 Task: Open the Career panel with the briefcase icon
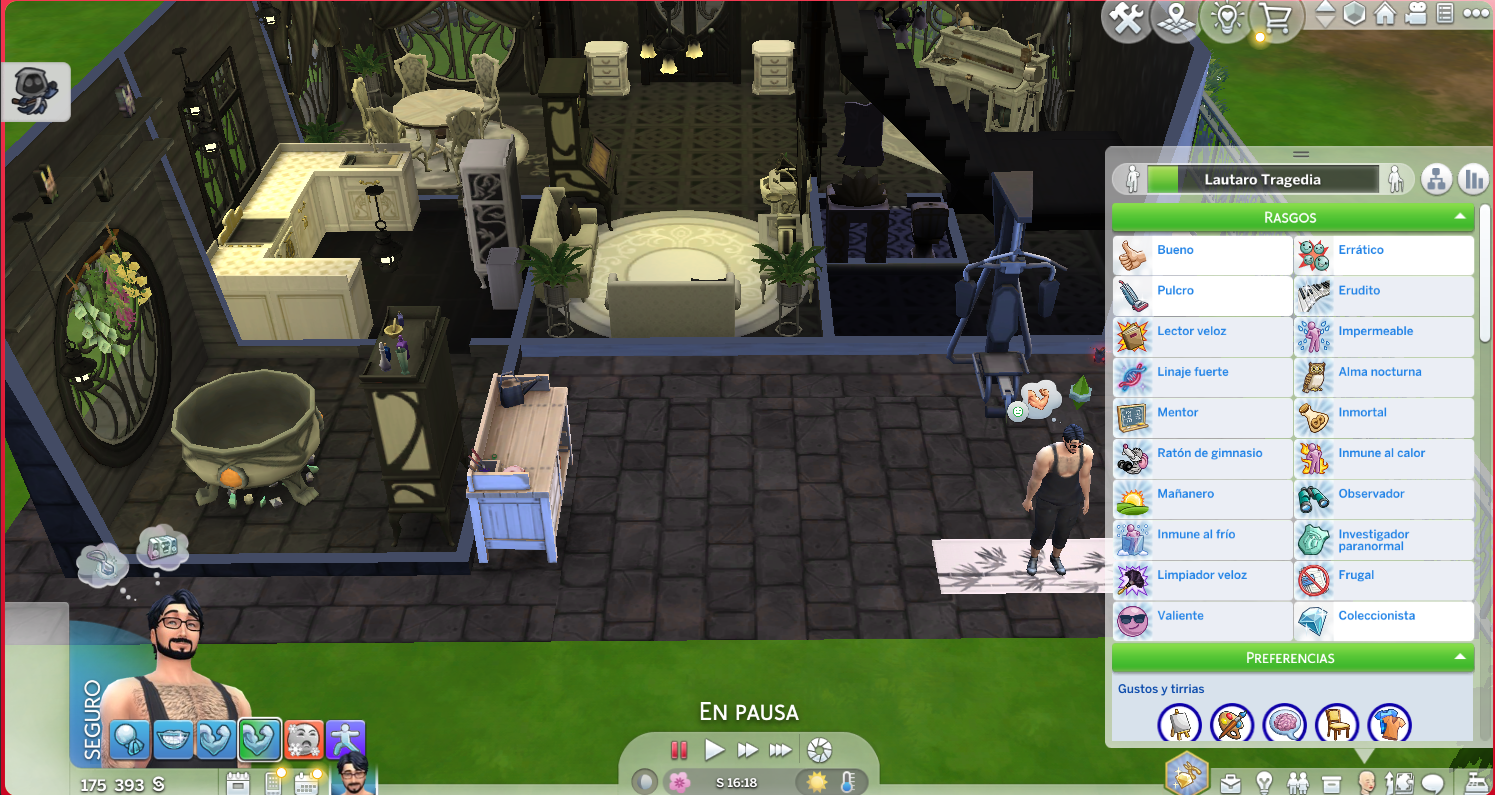pos(1231,784)
